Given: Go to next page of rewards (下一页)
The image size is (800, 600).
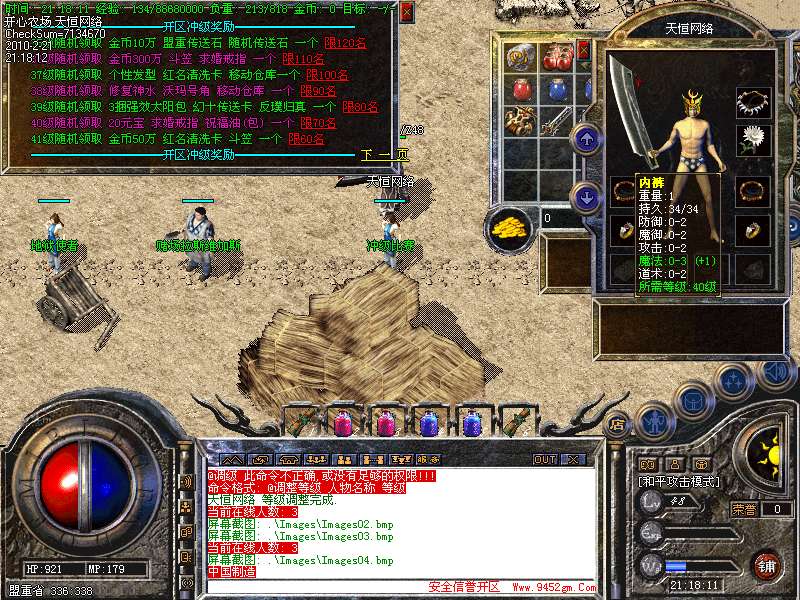Looking at the screenshot, I should tap(385, 155).
